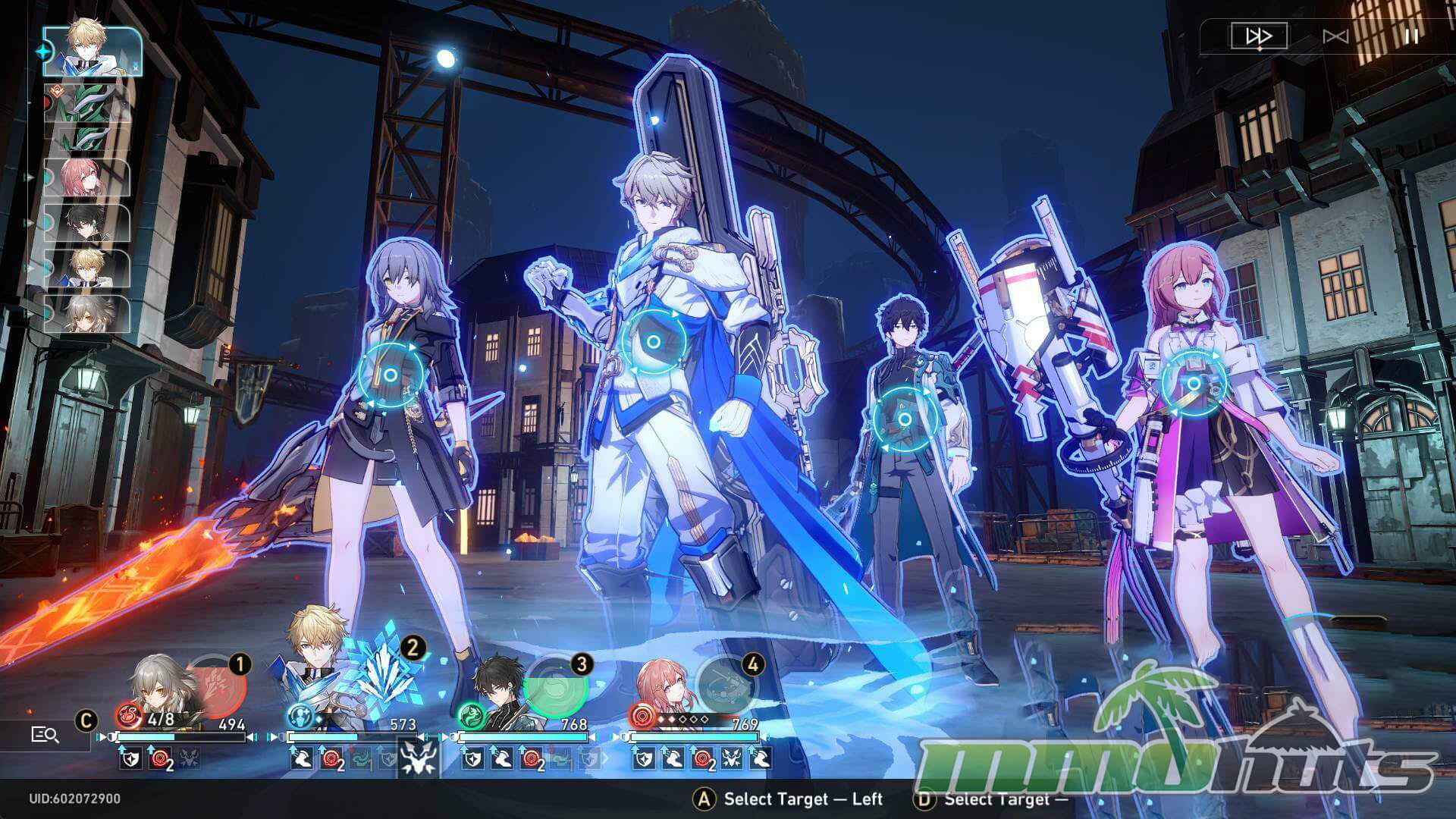Click the enemy plant portrait in turn order
1456x819 pixels.
click(86, 115)
